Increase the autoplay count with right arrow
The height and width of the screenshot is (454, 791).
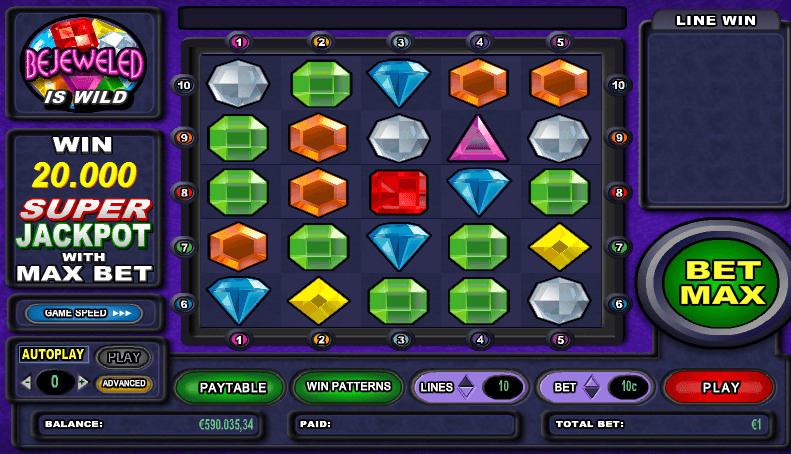tap(82, 383)
